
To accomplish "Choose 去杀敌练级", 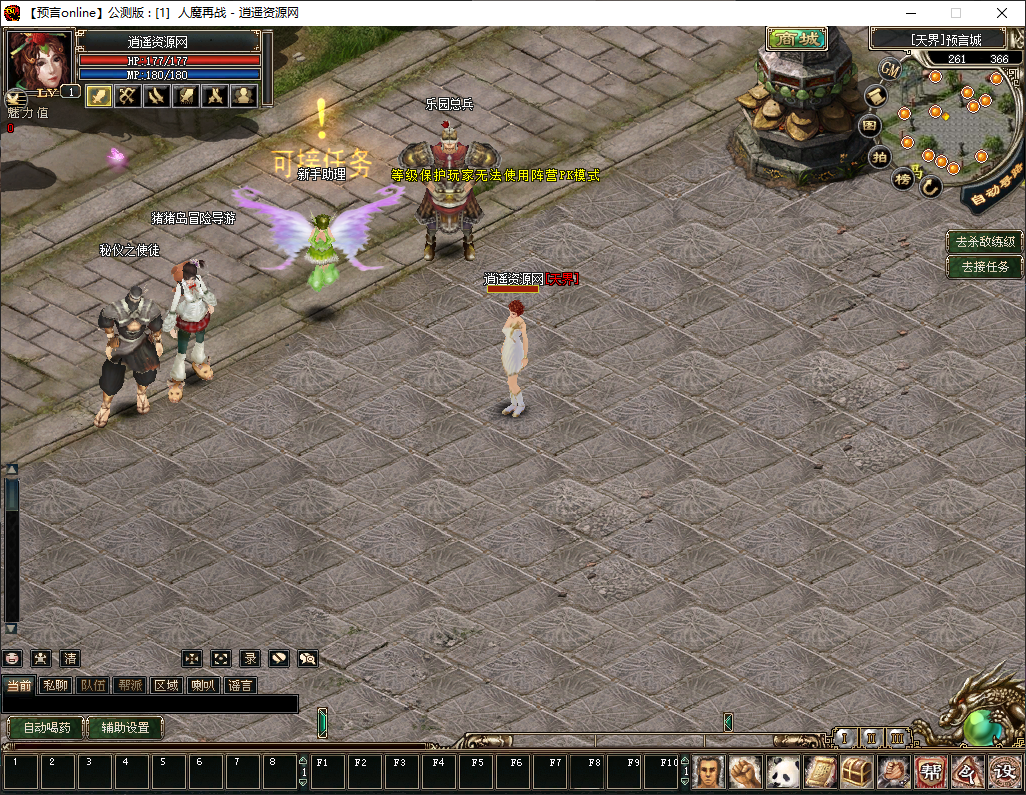I will coord(985,242).
